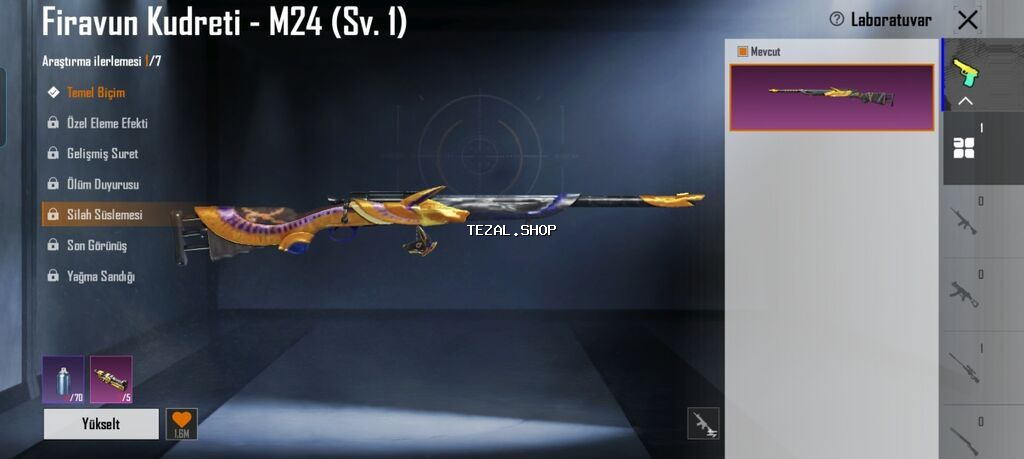Select the Temel Biçim entry

point(95,93)
